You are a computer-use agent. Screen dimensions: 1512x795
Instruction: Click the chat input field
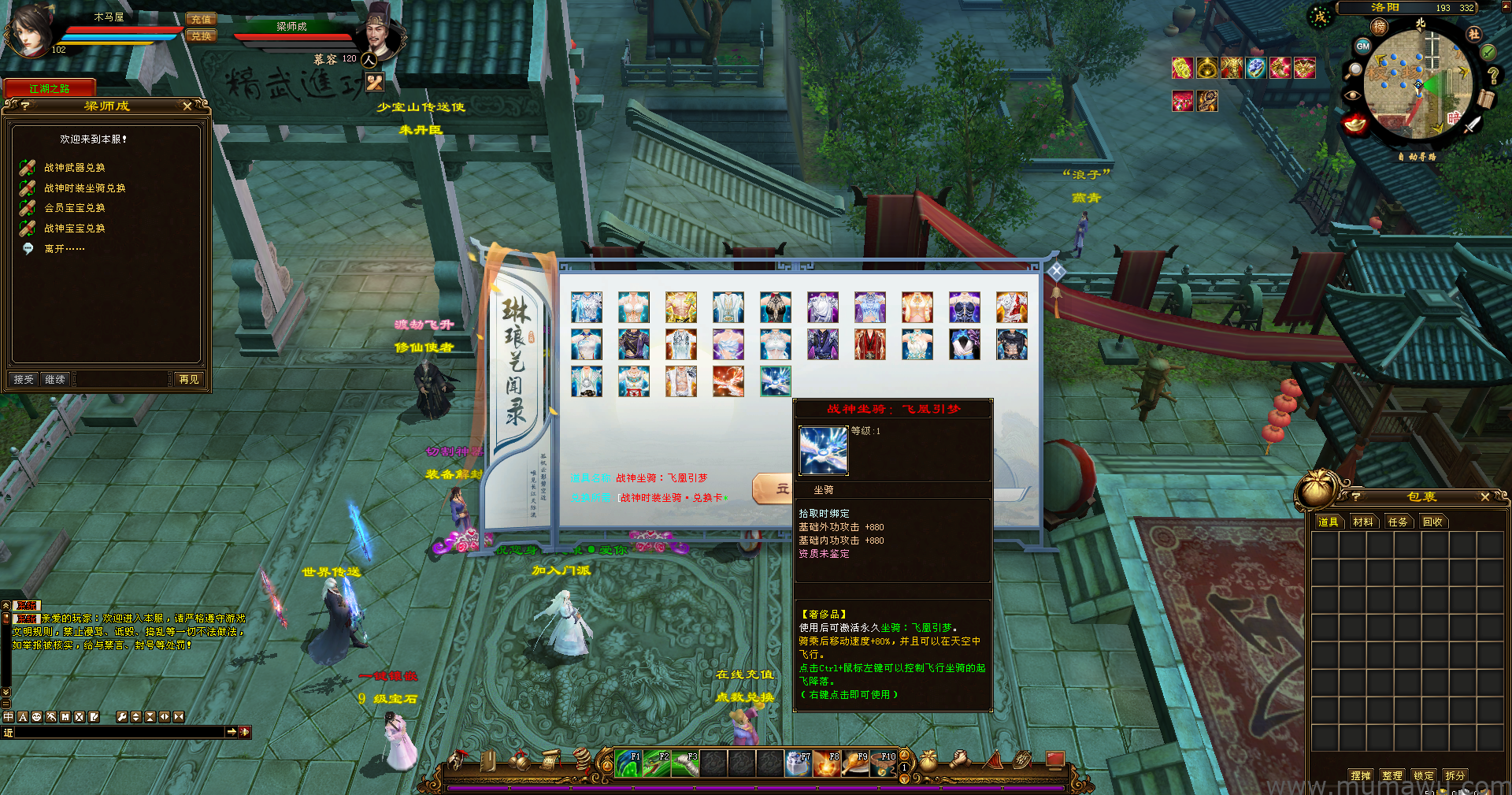pyautogui.click(x=120, y=733)
